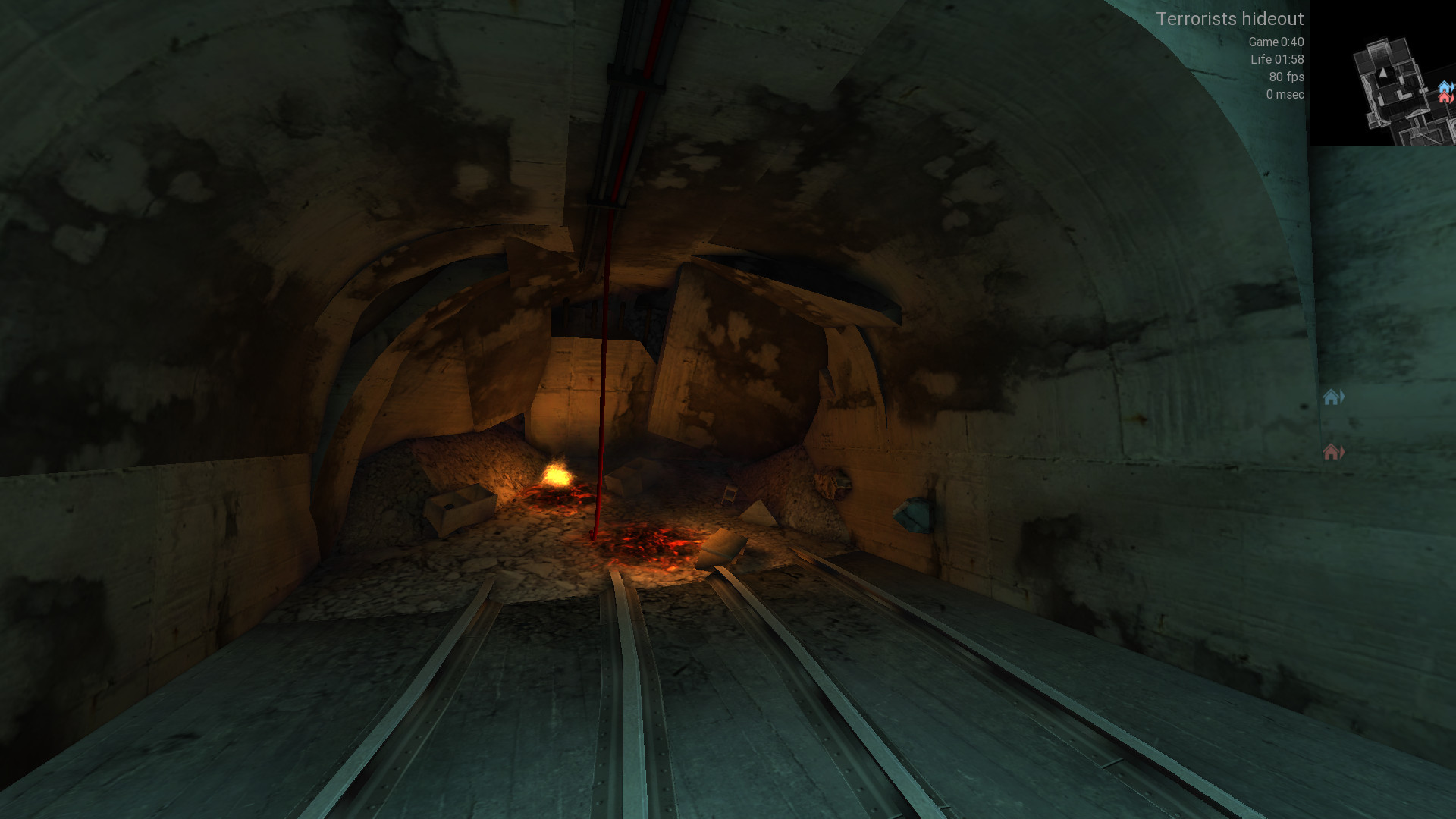The height and width of the screenshot is (819, 1456).
Task: Click the minimap of the hideout
Action: click(1383, 73)
